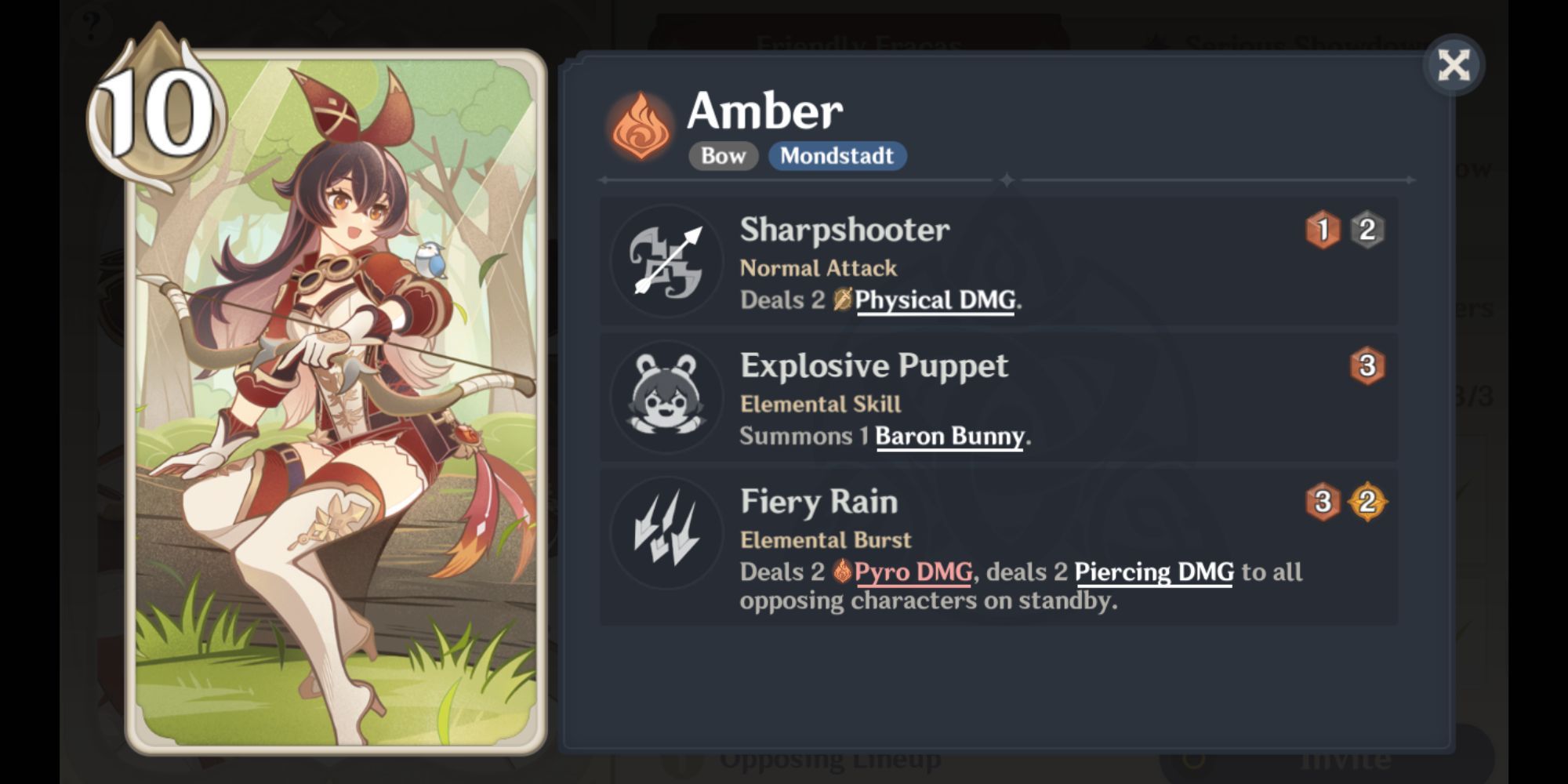Select the Bow weapon type tag

click(721, 156)
